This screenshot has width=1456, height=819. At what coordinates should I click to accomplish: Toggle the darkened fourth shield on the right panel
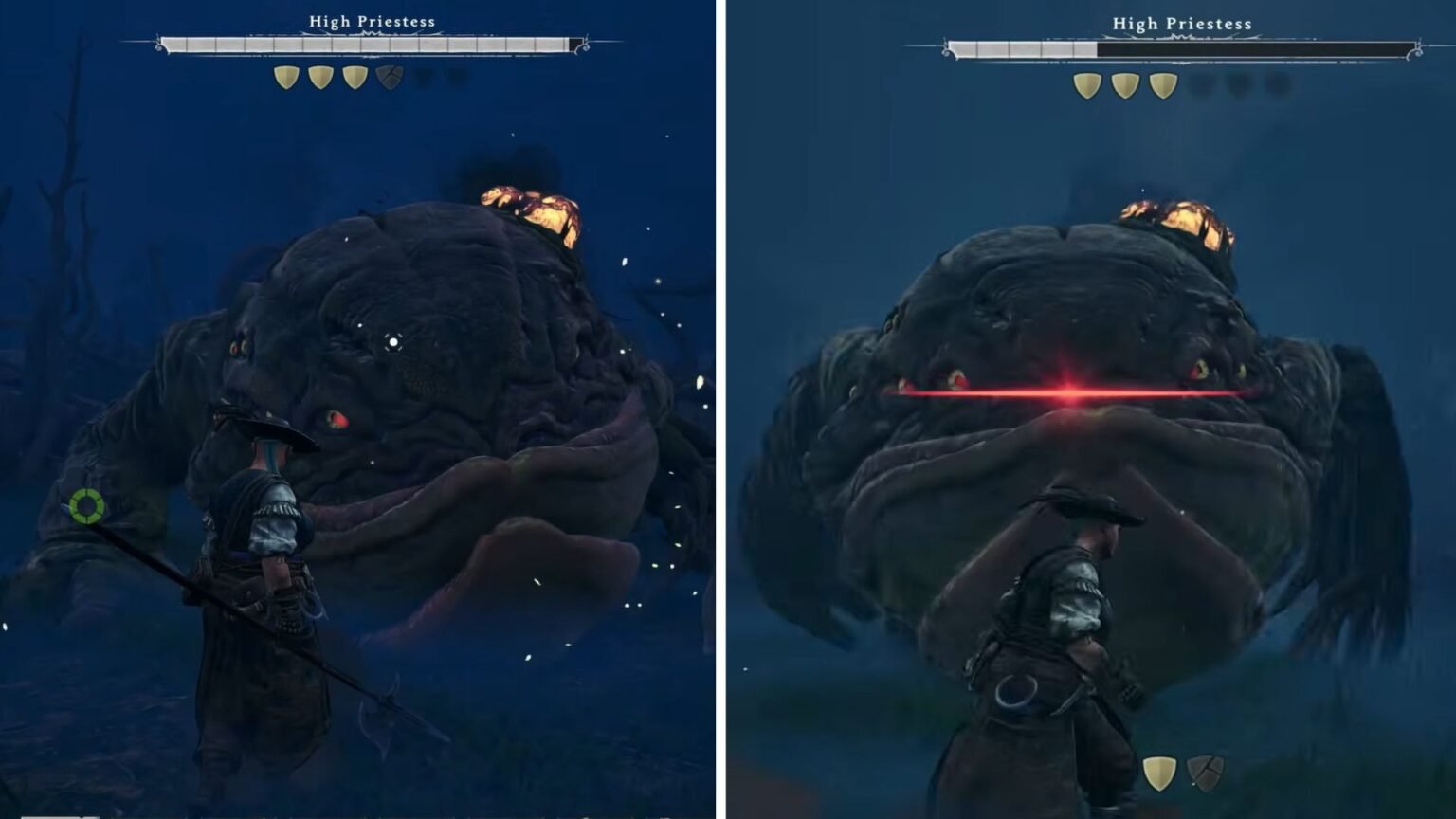click(x=1199, y=82)
